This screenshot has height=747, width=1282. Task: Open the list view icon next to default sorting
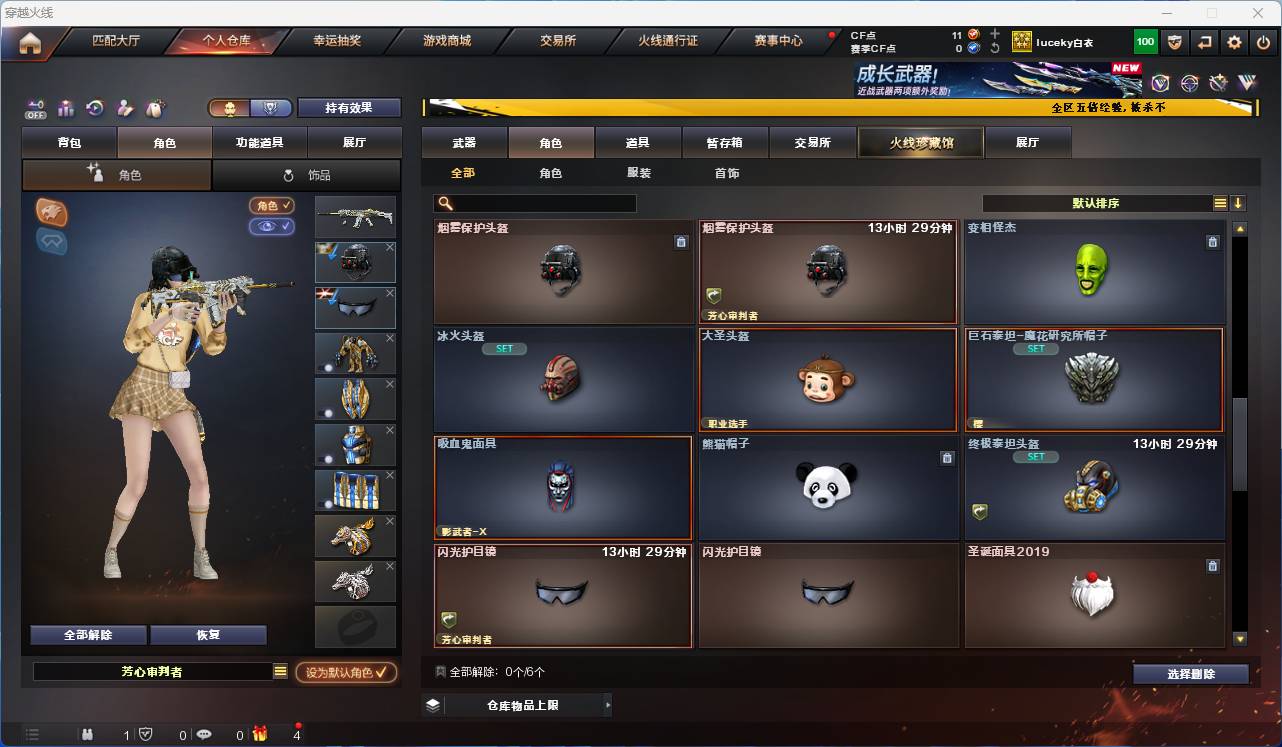[x=1219, y=202]
